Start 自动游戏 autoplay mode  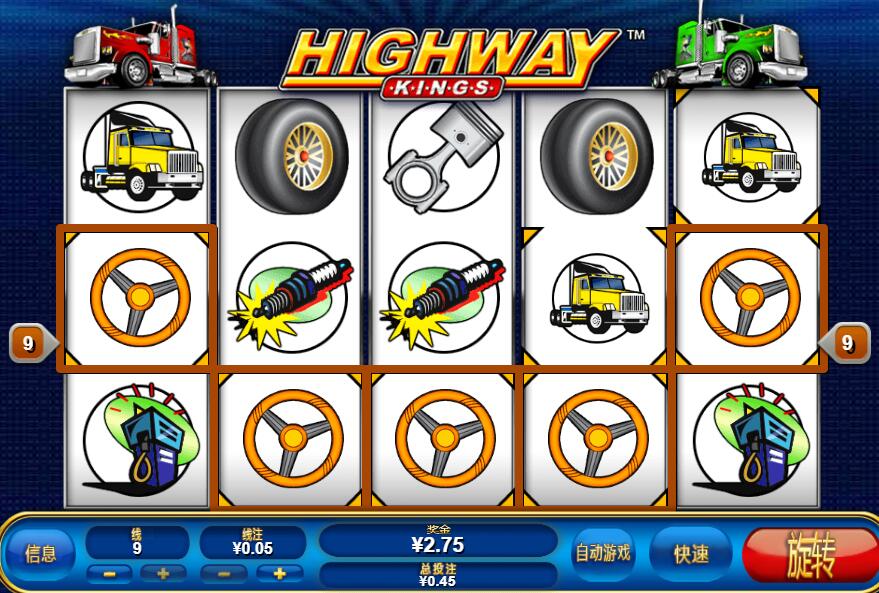click(x=602, y=553)
